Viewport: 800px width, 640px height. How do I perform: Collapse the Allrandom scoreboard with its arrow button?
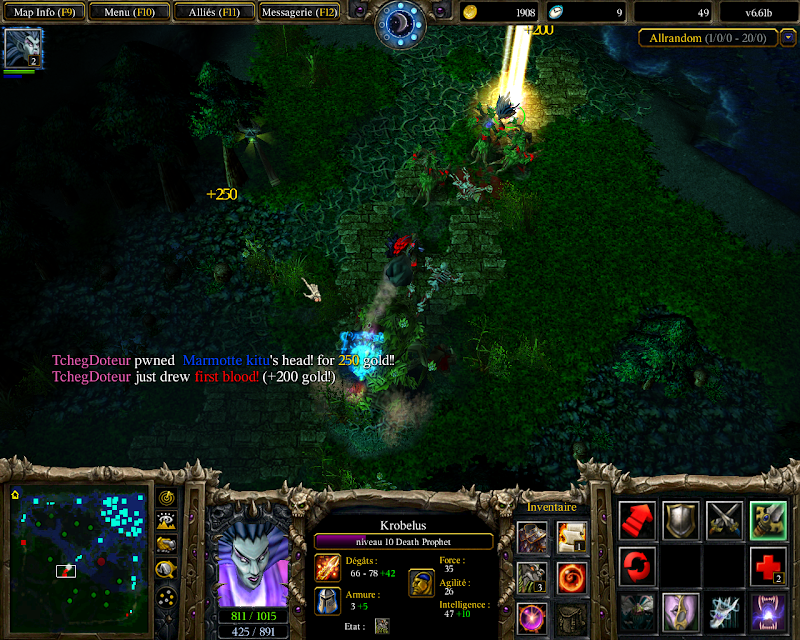click(789, 38)
